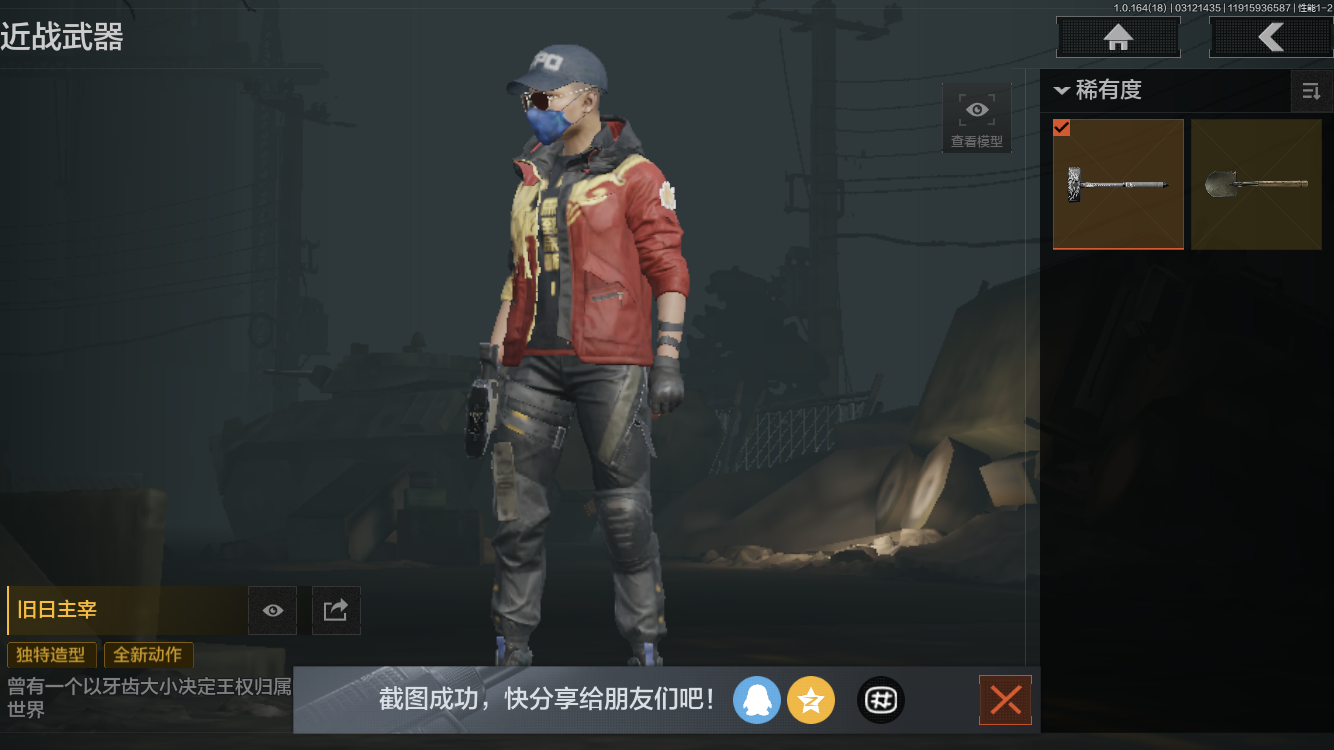Collapse the 稀有度 section chevron
Screen dimensions: 1334x750
pyautogui.click(x=1062, y=90)
